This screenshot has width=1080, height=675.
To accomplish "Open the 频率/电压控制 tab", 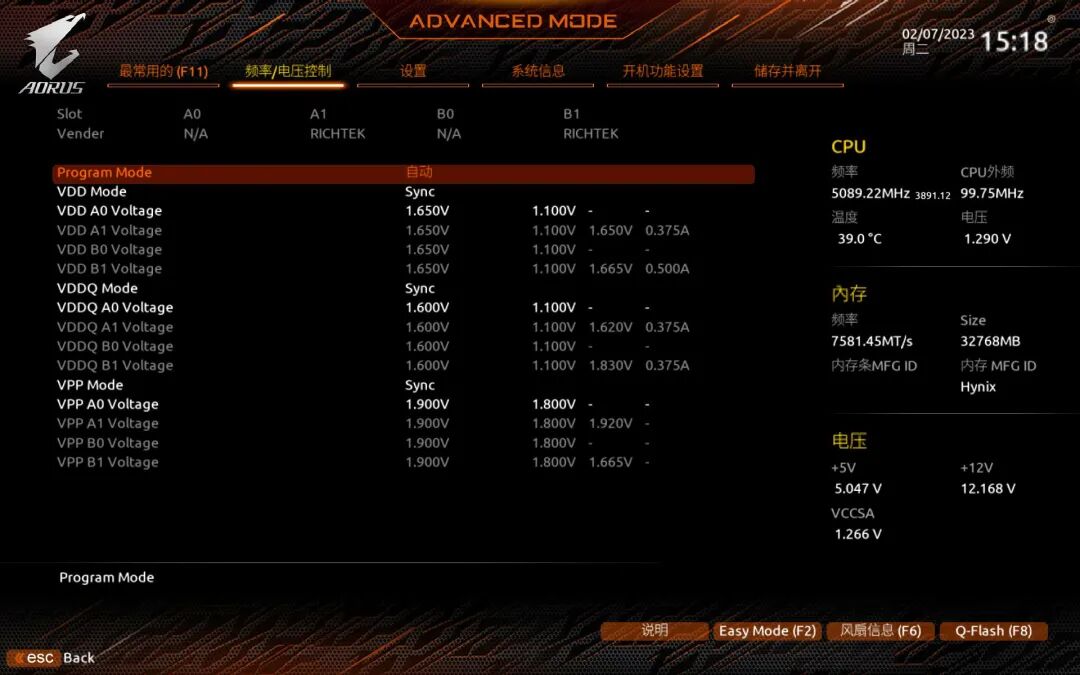I will click(288, 71).
